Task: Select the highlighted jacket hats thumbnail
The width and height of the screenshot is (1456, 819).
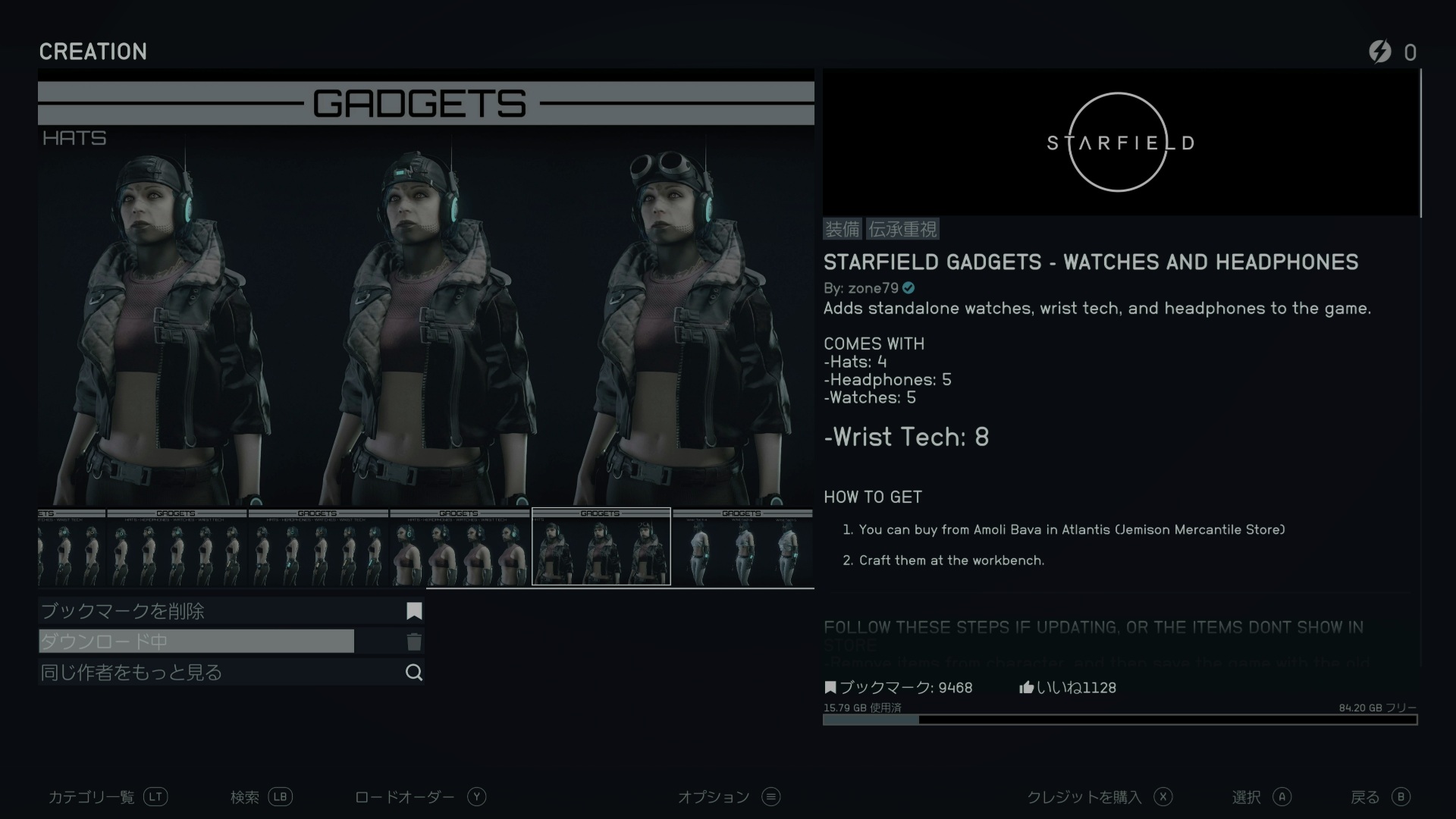Action: 601,547
